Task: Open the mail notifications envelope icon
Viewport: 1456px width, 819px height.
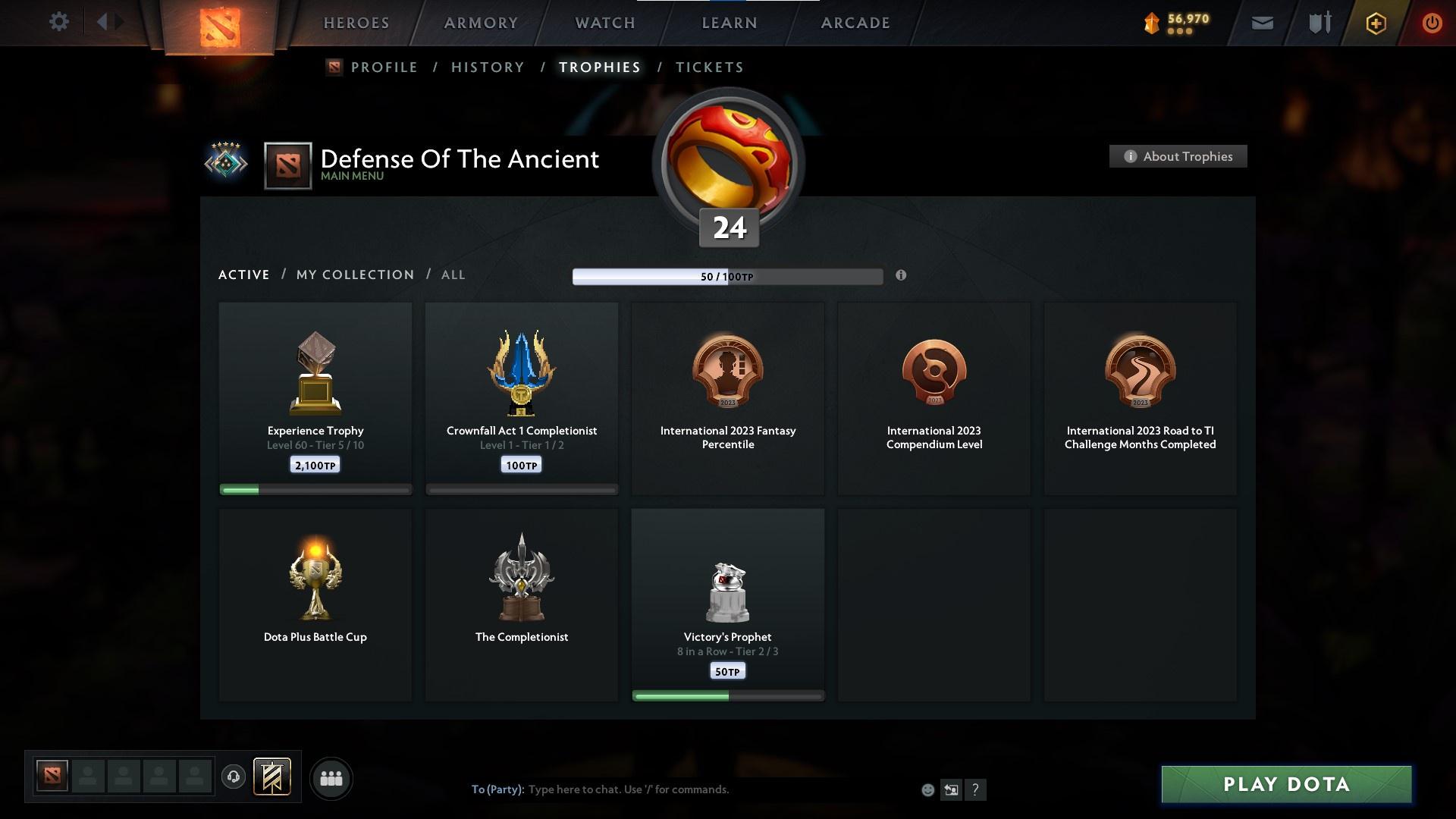Action: pyautogui.click(x=1263, y=23)
